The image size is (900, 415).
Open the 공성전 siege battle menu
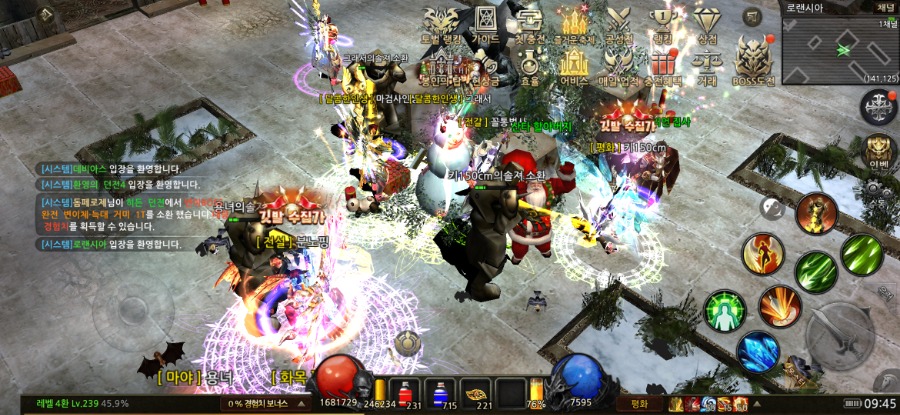(619, 24)
